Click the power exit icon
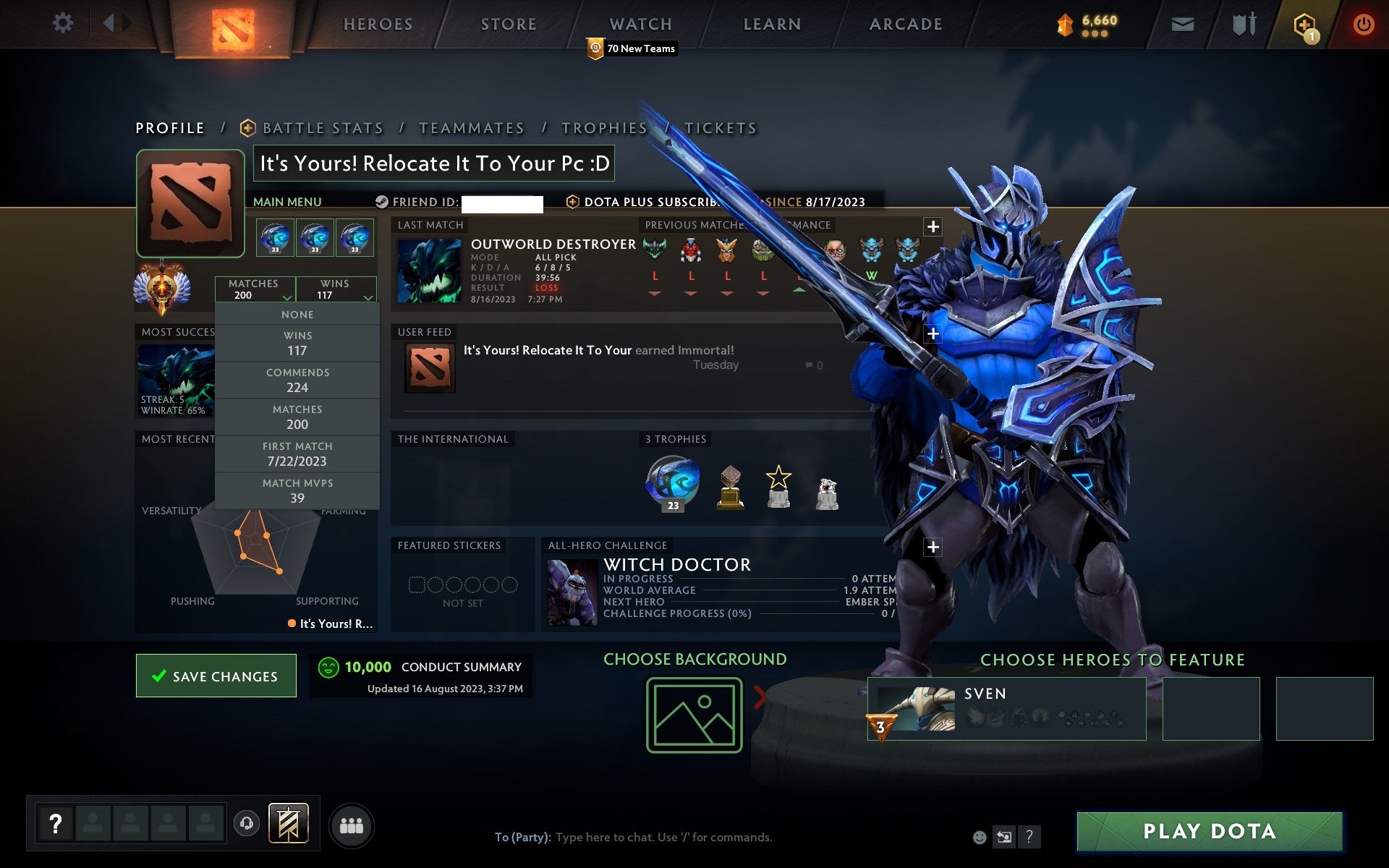 [x=1363, y=23]
